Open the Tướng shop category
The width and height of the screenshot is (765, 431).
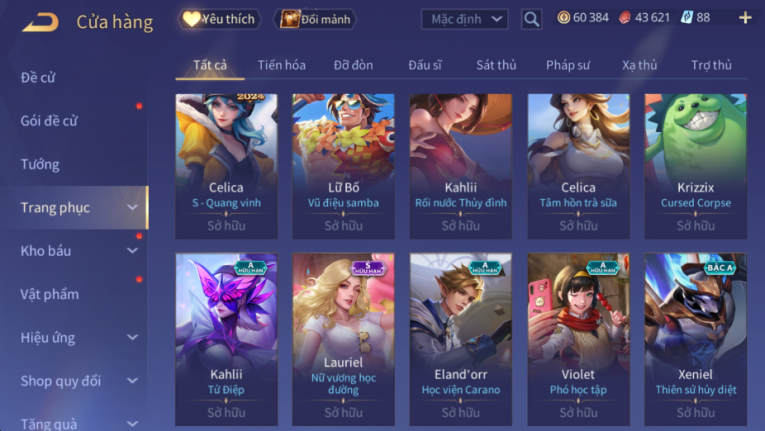40,164
